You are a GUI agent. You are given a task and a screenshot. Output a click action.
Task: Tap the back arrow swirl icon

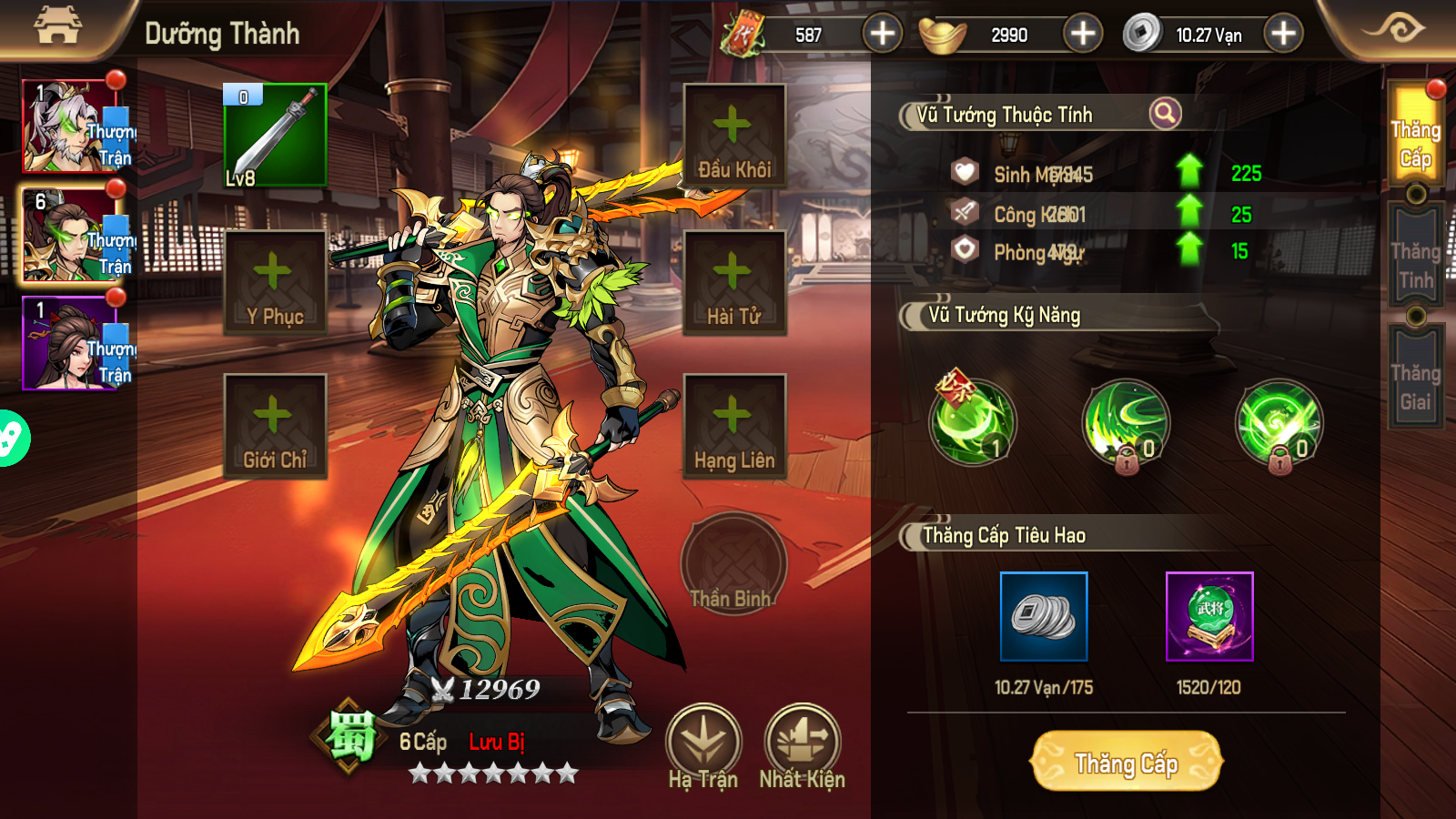(x=1394, y=29)
